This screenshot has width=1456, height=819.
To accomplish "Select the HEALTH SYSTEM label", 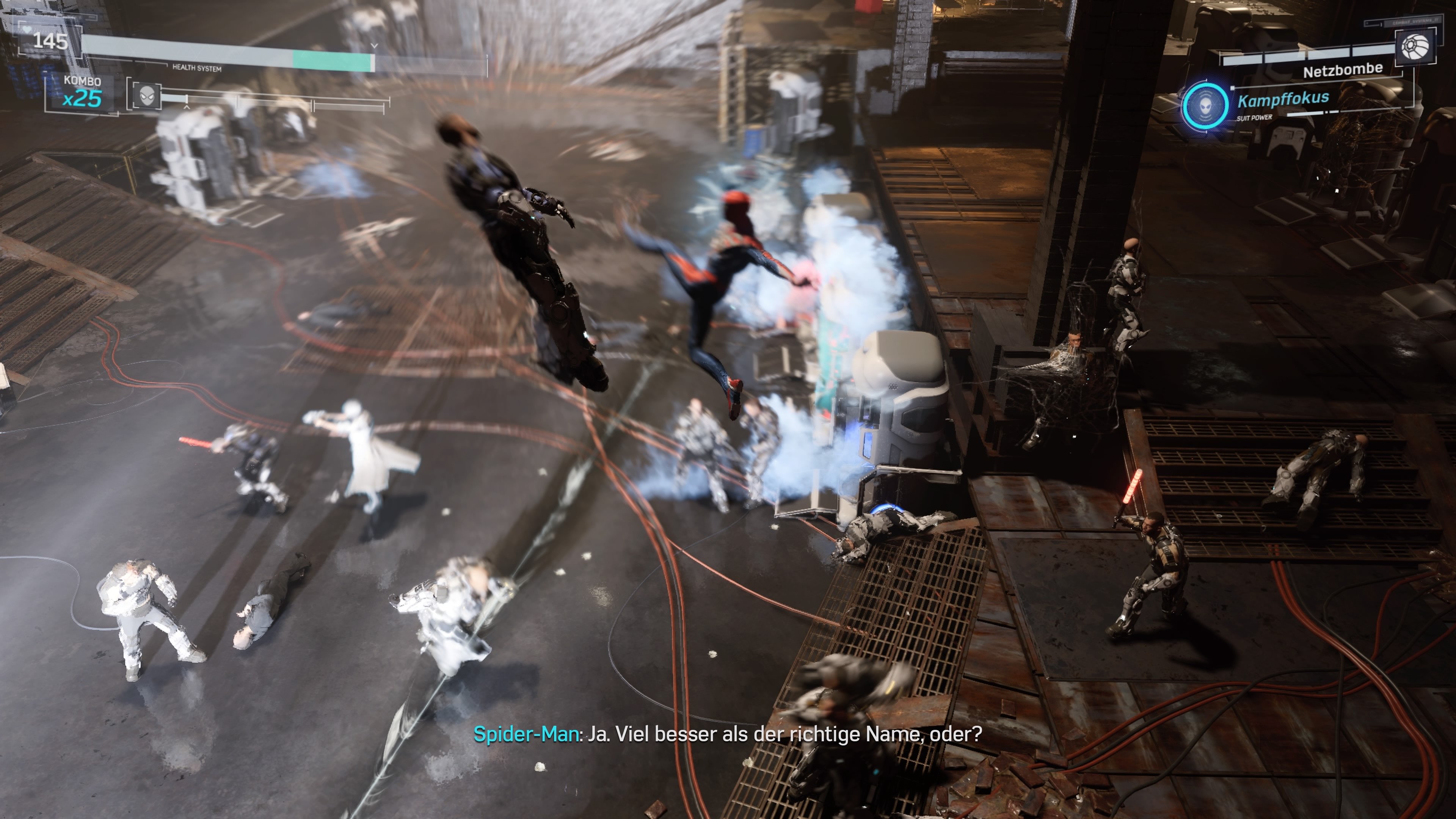I will 197,68.
